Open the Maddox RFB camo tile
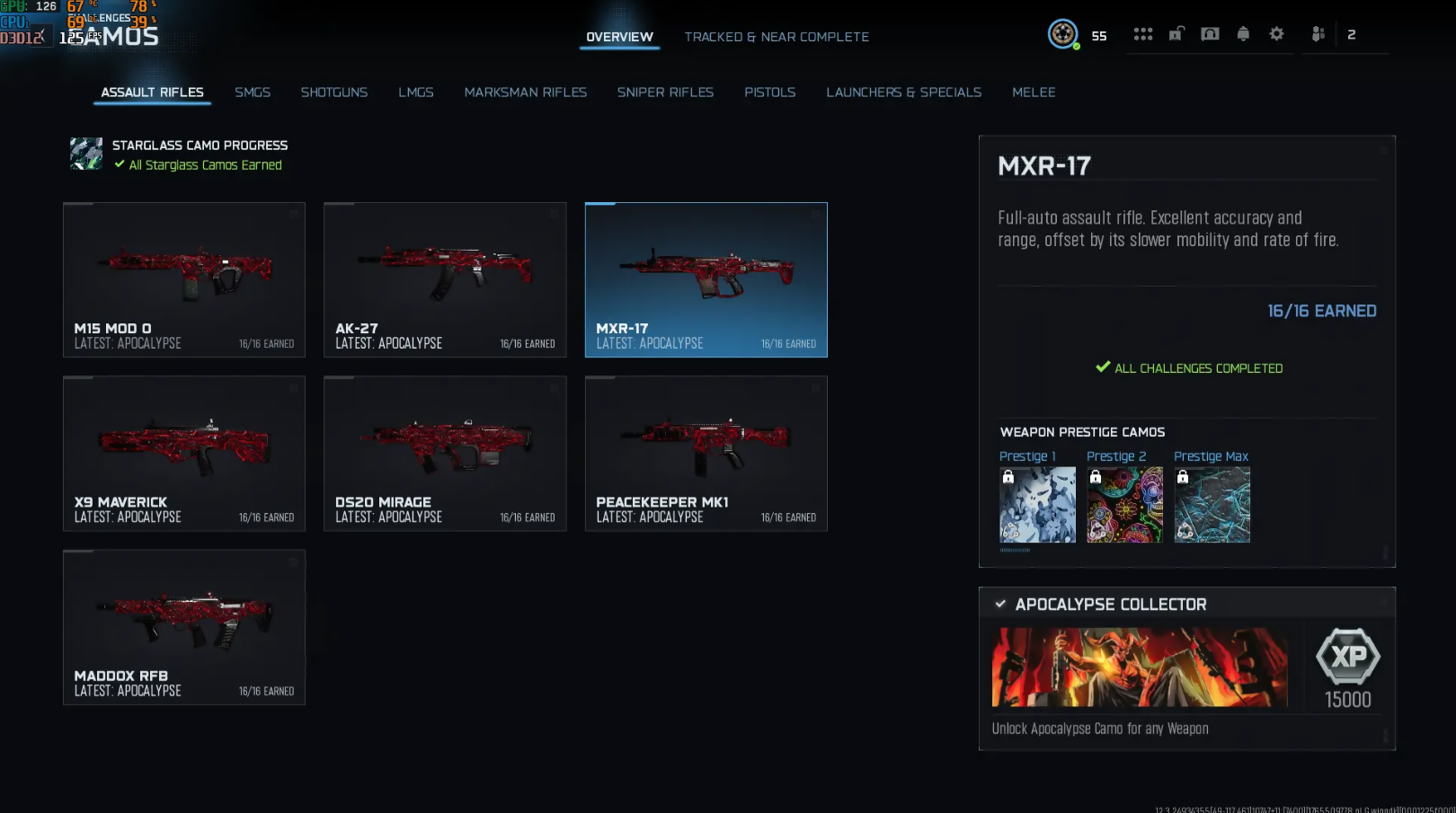Image resolution: width=1456 pixels, height=813 pixels. 184,627
